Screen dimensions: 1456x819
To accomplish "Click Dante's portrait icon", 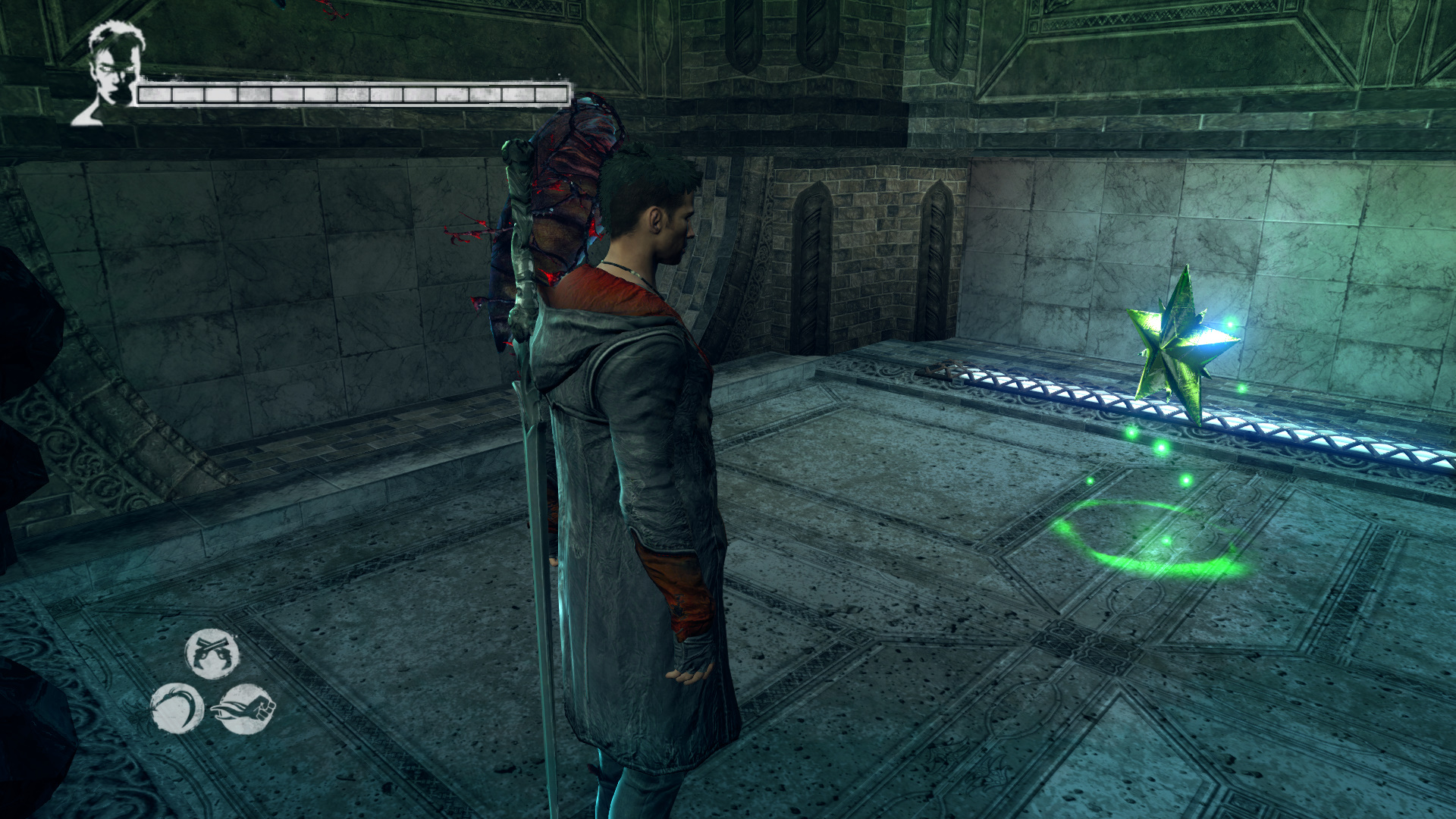I will [111, 73].
